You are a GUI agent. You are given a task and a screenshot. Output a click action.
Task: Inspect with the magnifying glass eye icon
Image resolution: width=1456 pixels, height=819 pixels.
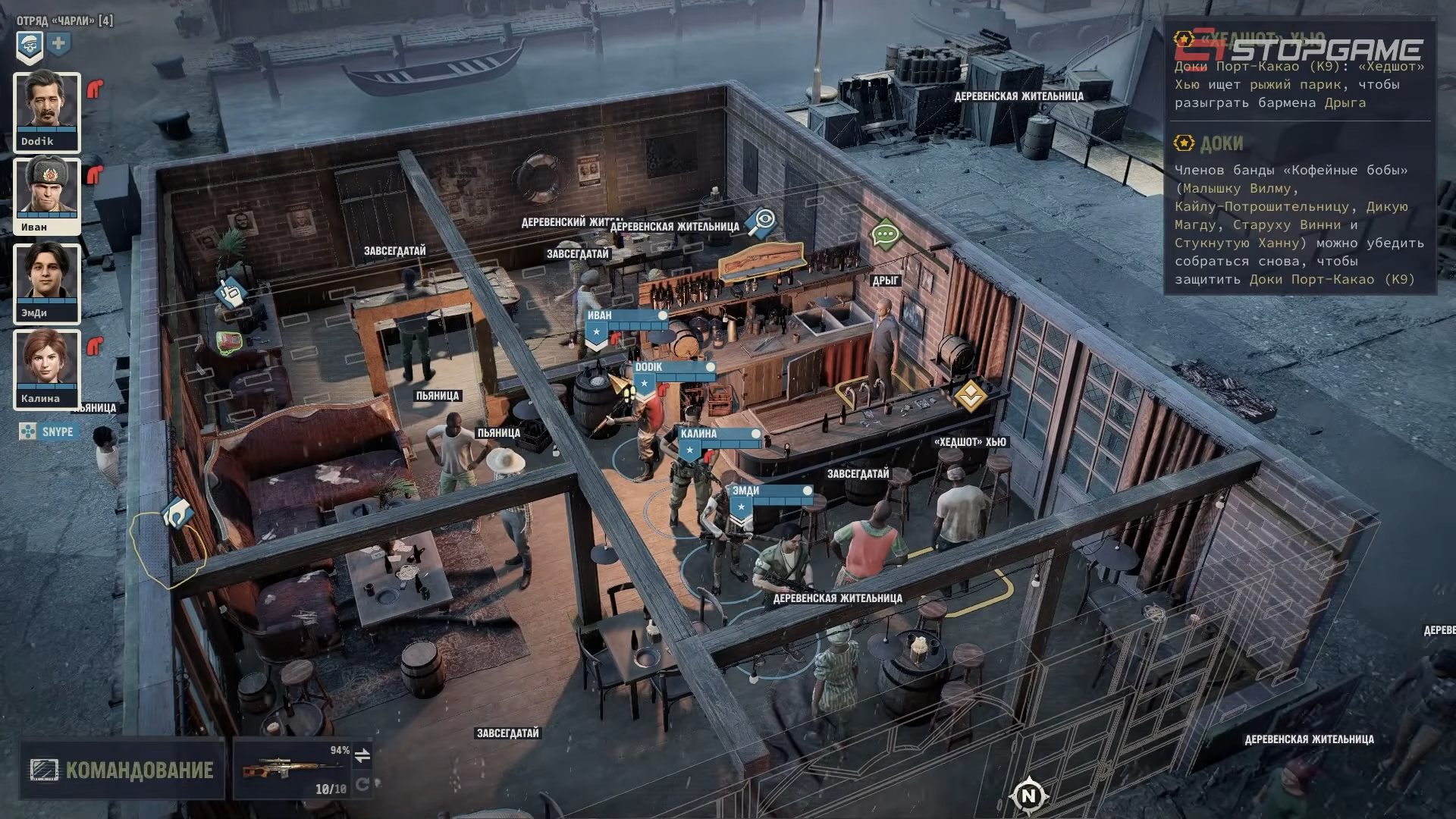coord(760,221)
